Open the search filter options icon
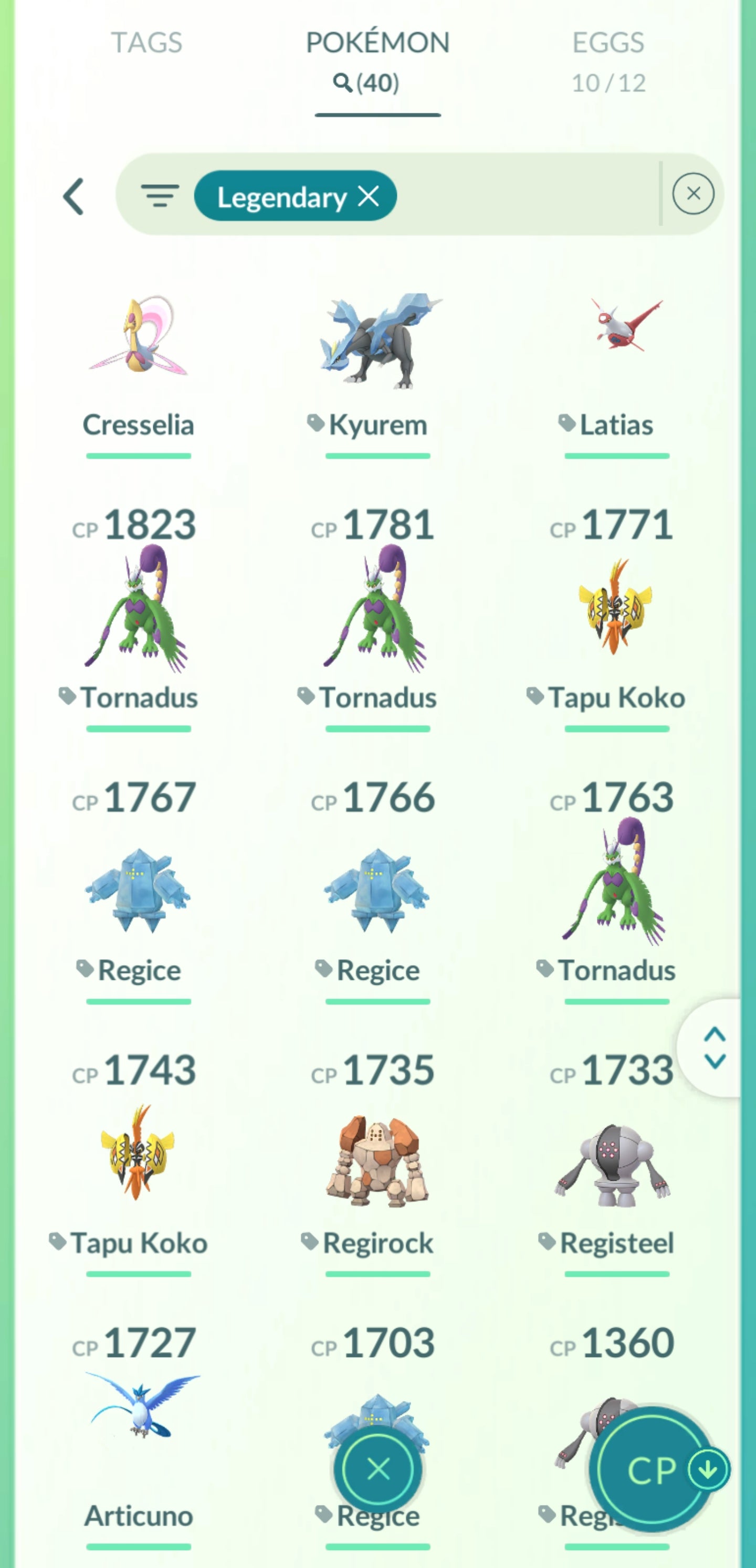The width and height of the screenshot is (756, 1568). coord(160,196)
